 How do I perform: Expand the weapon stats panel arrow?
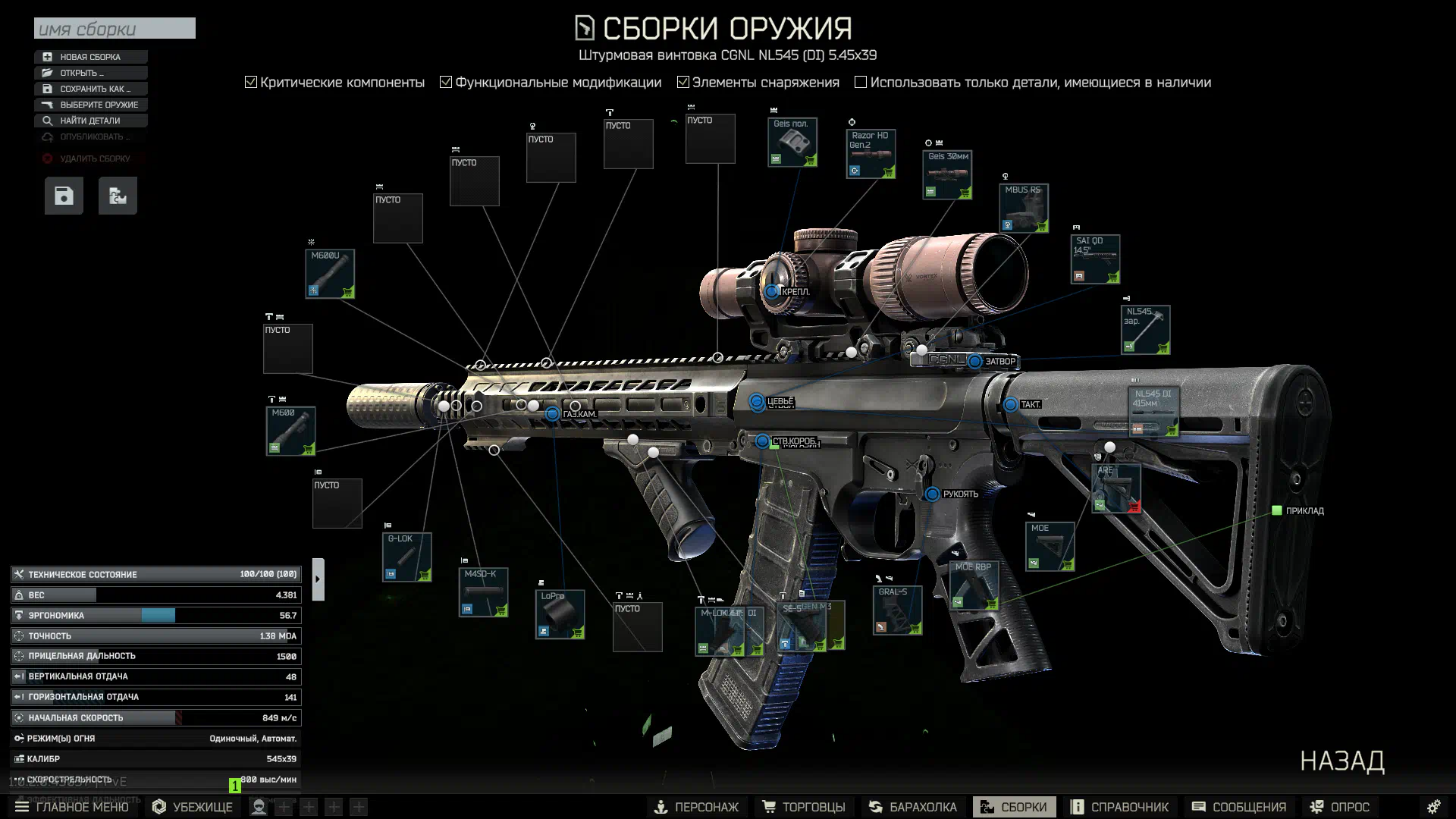(x=318, y=579)
